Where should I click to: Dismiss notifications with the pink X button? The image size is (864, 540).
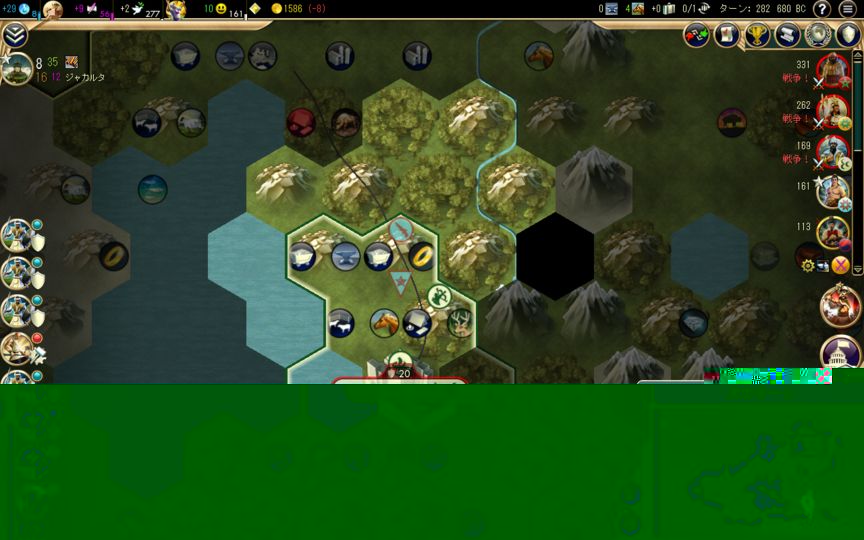(840, 265)
